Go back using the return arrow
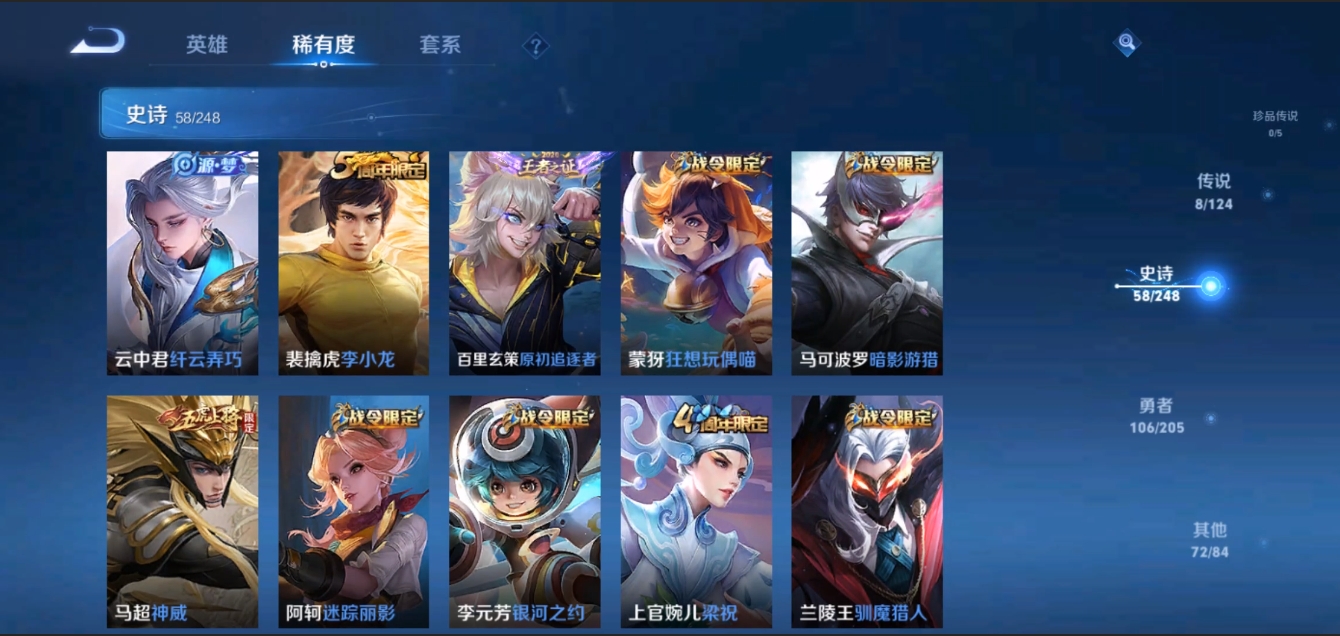Screen dimensions: 1340x636 98,42
